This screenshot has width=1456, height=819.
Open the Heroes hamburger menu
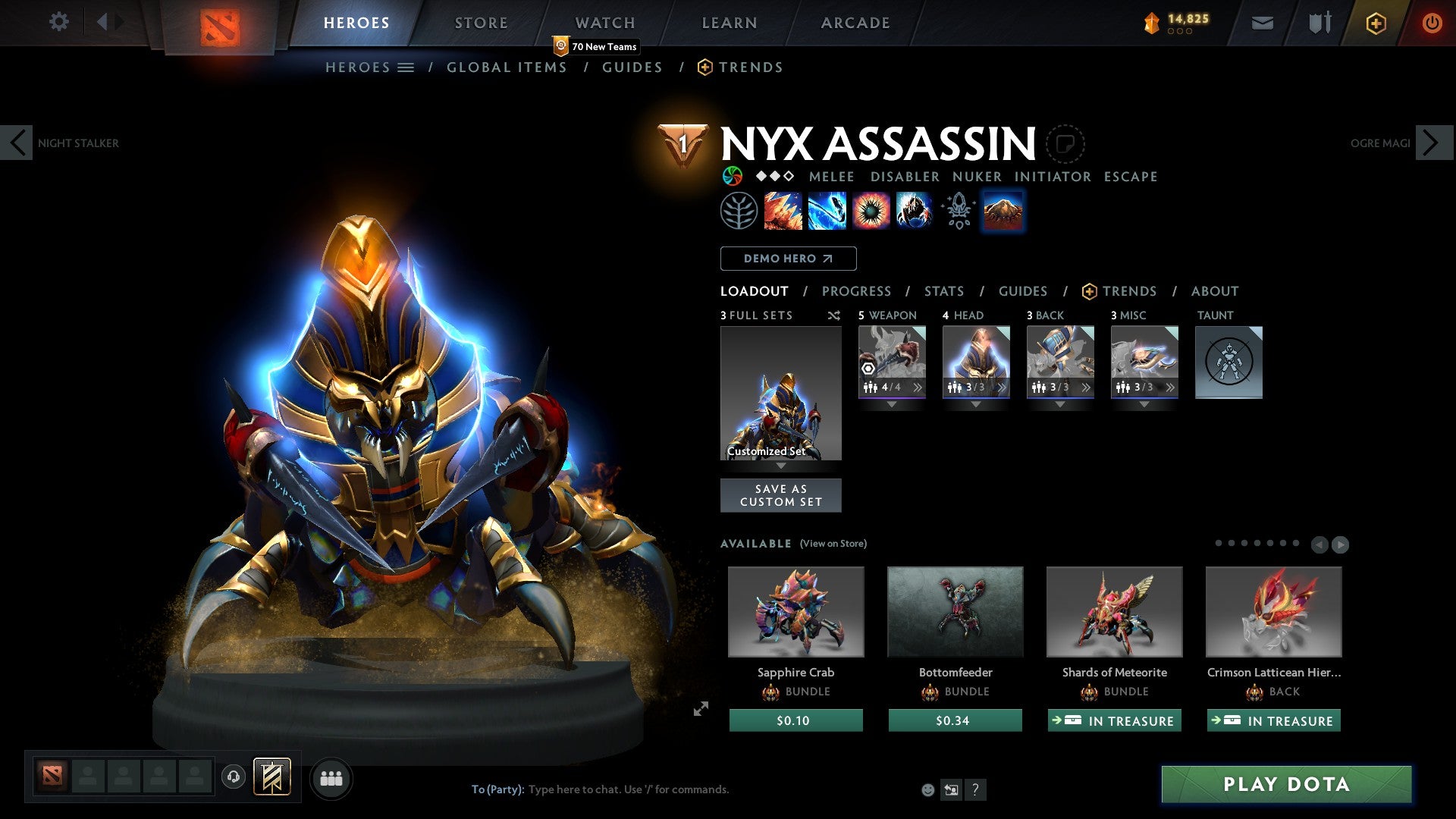(x=405, y=67)
